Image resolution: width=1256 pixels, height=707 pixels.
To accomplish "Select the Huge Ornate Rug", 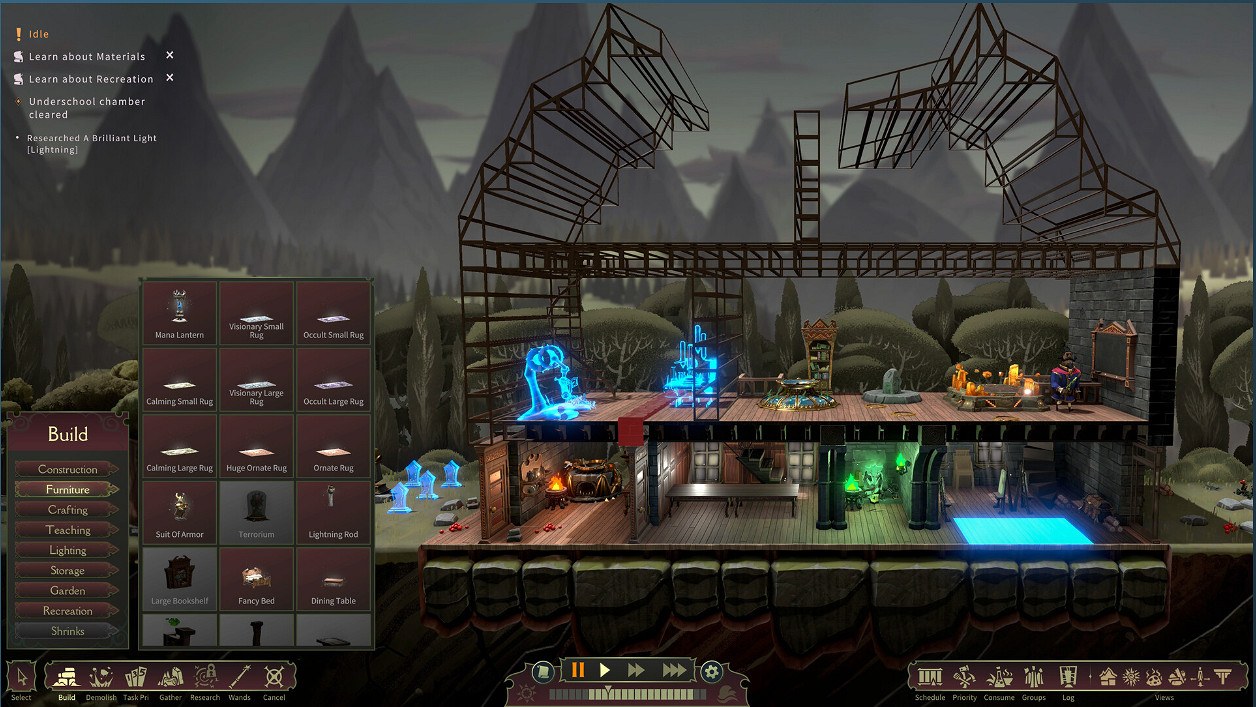I will coord(256,447).
